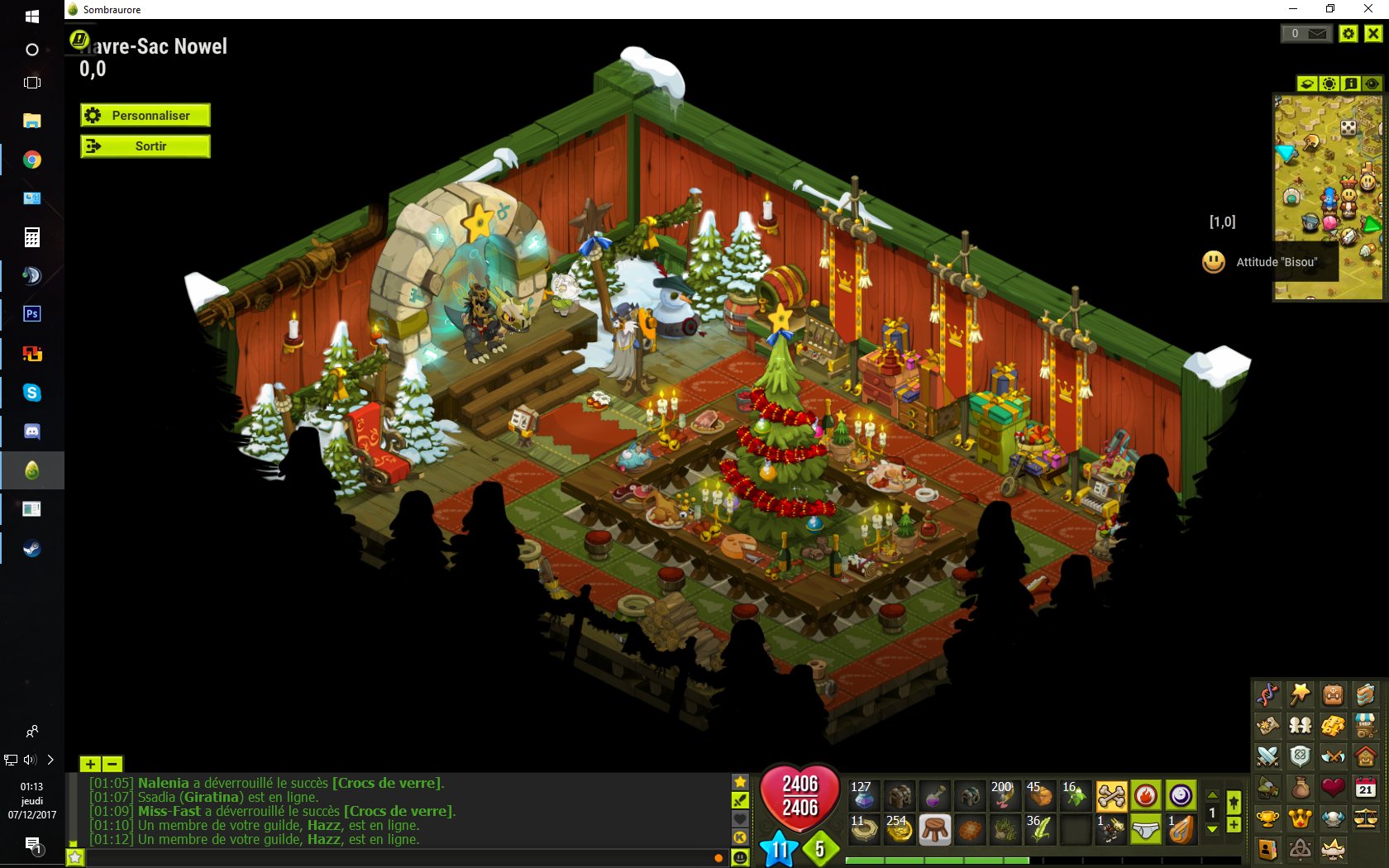Select the crossed bones shortcut
1389x868 pixels.
tap(1111, 796)
